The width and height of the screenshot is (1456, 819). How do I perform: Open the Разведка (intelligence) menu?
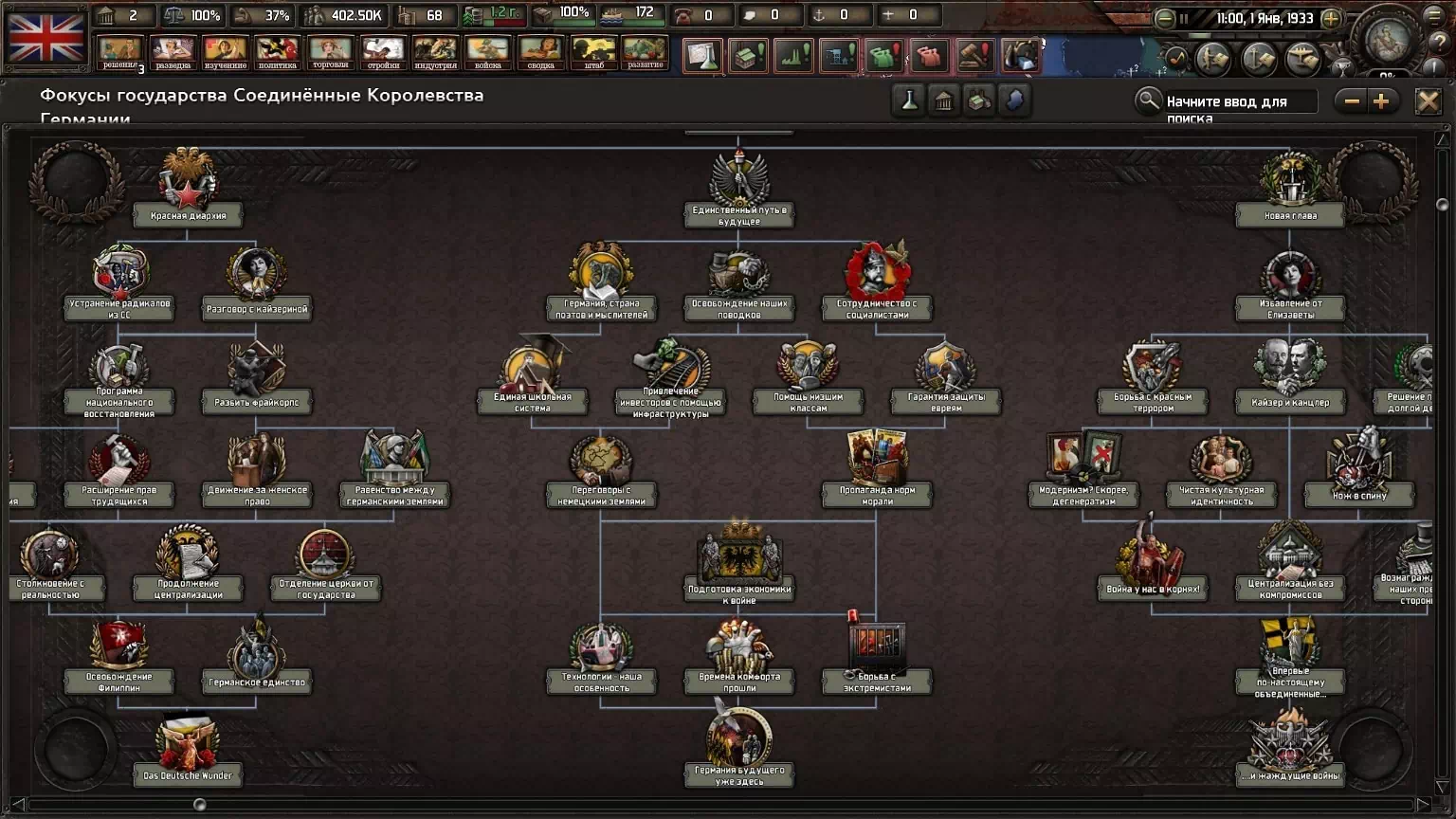click(173, 52)
